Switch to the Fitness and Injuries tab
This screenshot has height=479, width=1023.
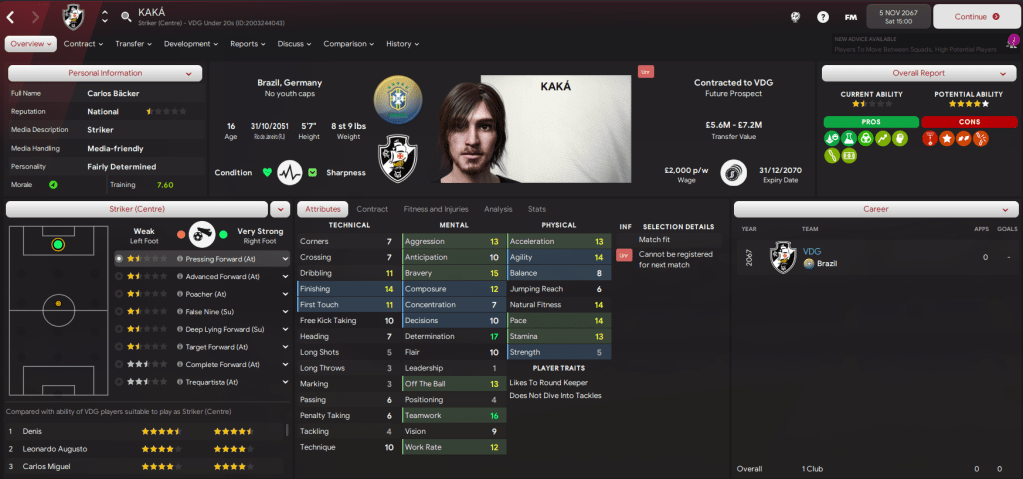pyautogui.click(x=435, y=209)
